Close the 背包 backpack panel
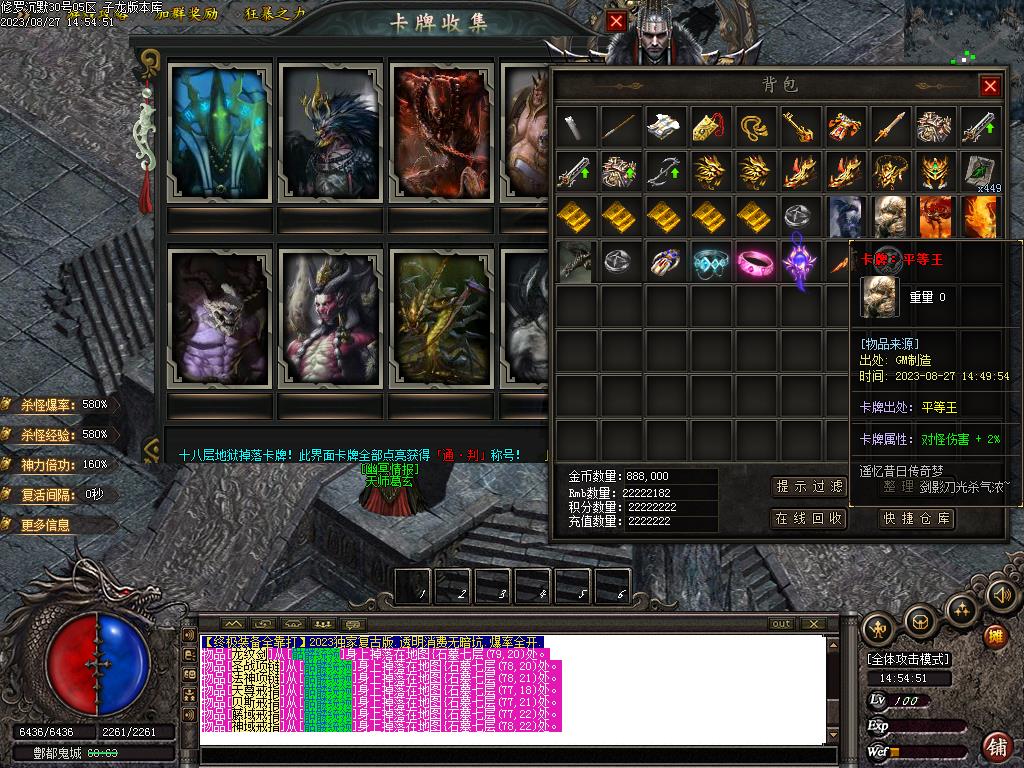Image resolution: width=1024 pixels, height=768 pixels. pyautogui.click(x=990, y=86)
